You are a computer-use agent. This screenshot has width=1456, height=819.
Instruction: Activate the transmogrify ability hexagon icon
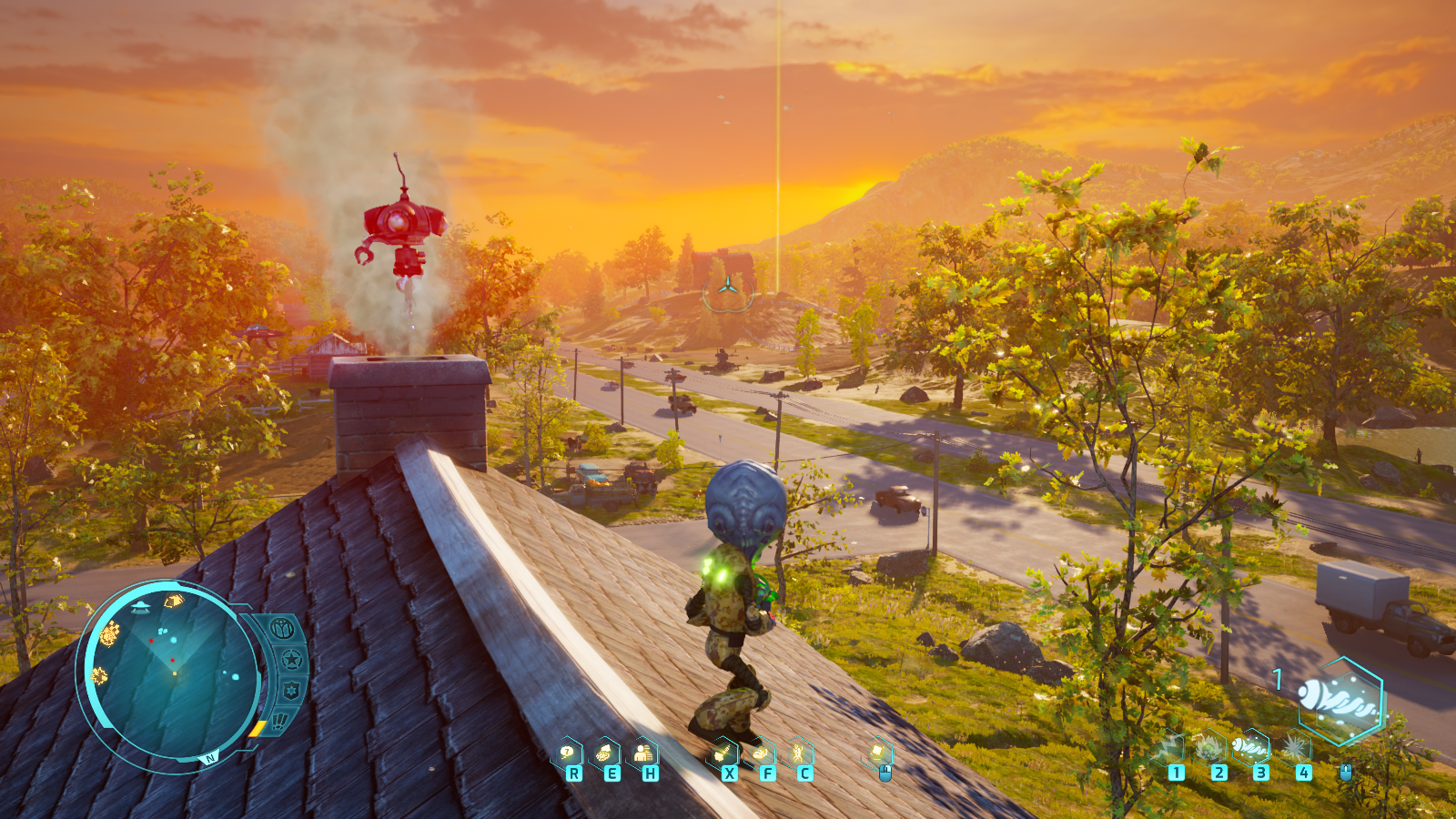click(x=723, y=753)
